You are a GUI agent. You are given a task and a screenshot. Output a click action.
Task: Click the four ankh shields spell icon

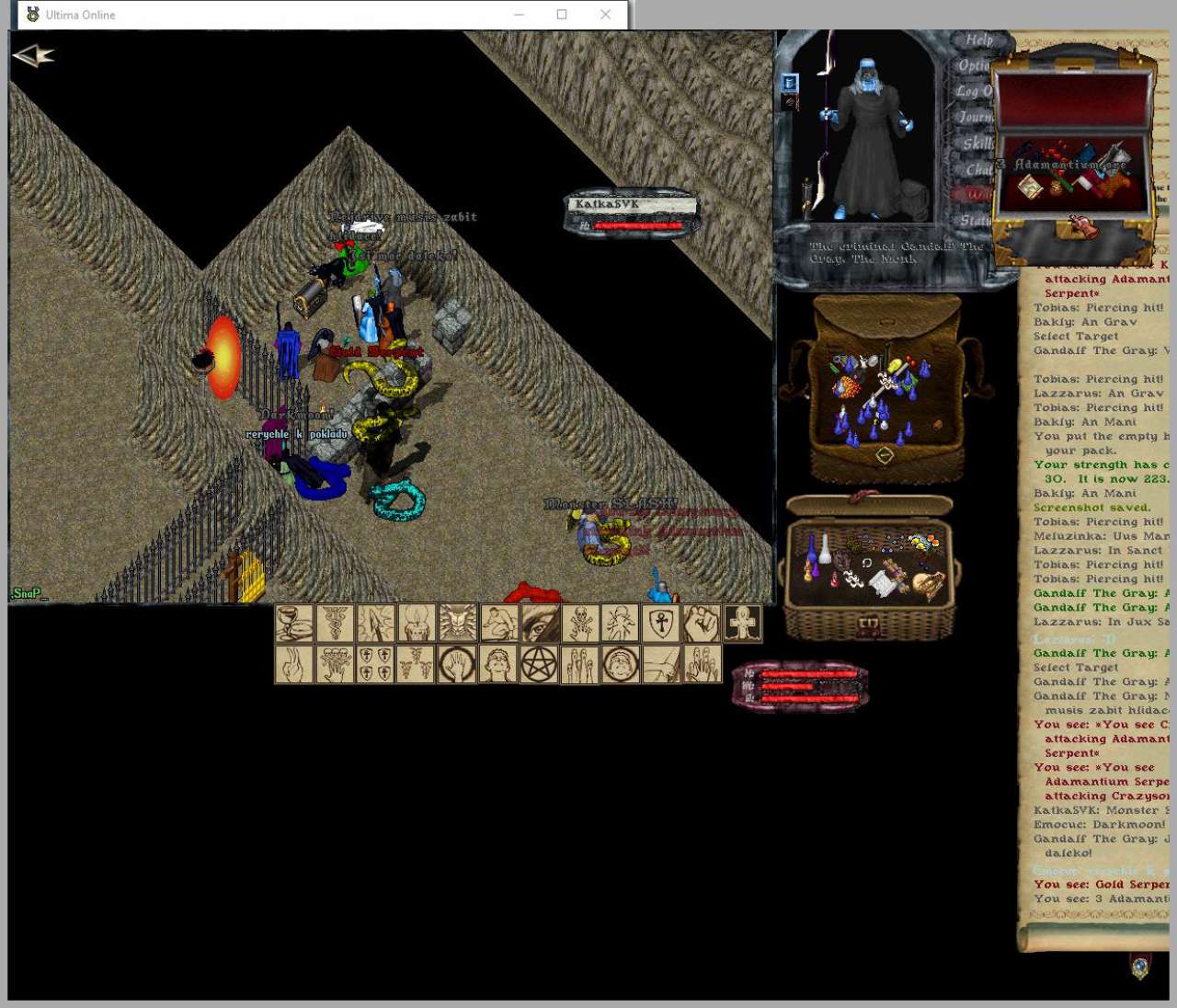(x=376, y=664)
